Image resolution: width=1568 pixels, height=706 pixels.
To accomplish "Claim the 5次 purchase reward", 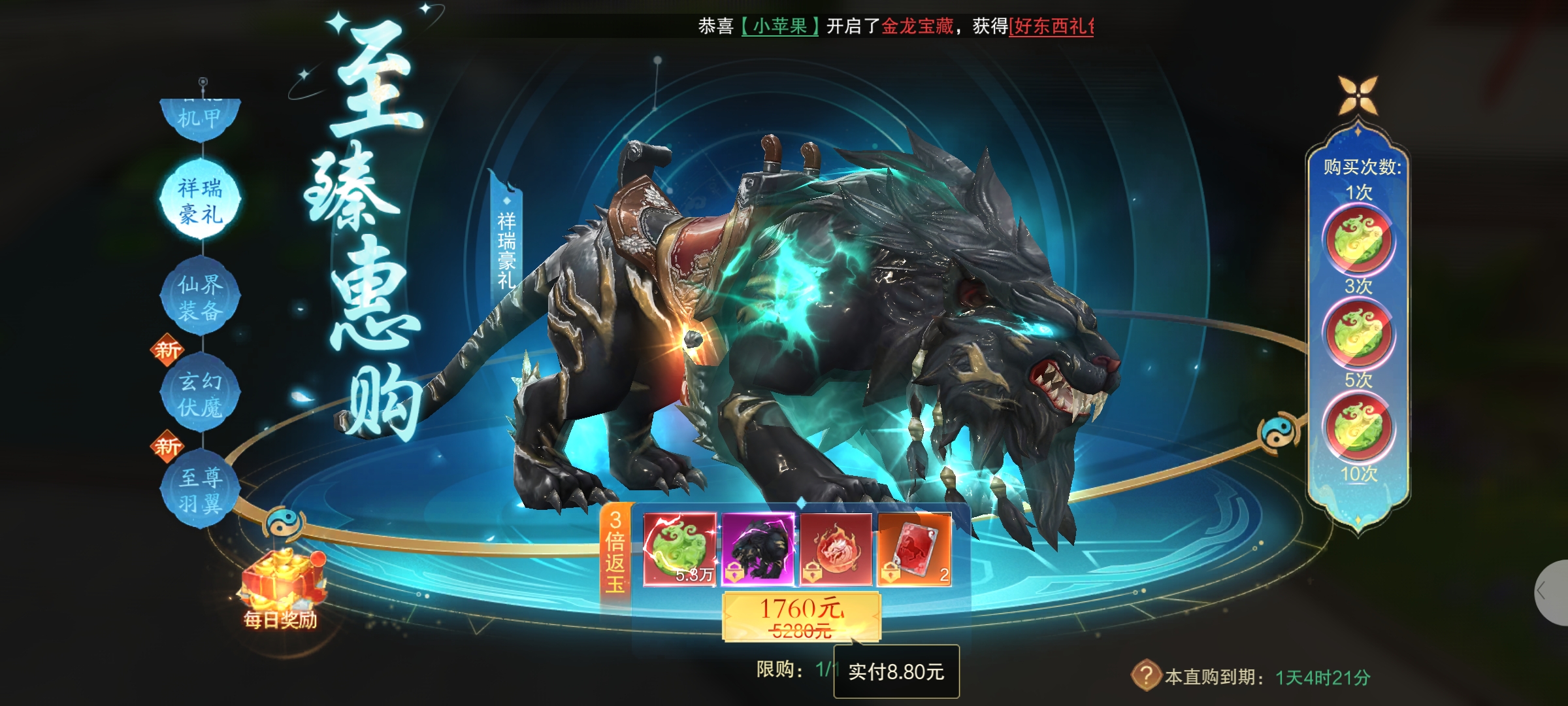I will 1358,428.
